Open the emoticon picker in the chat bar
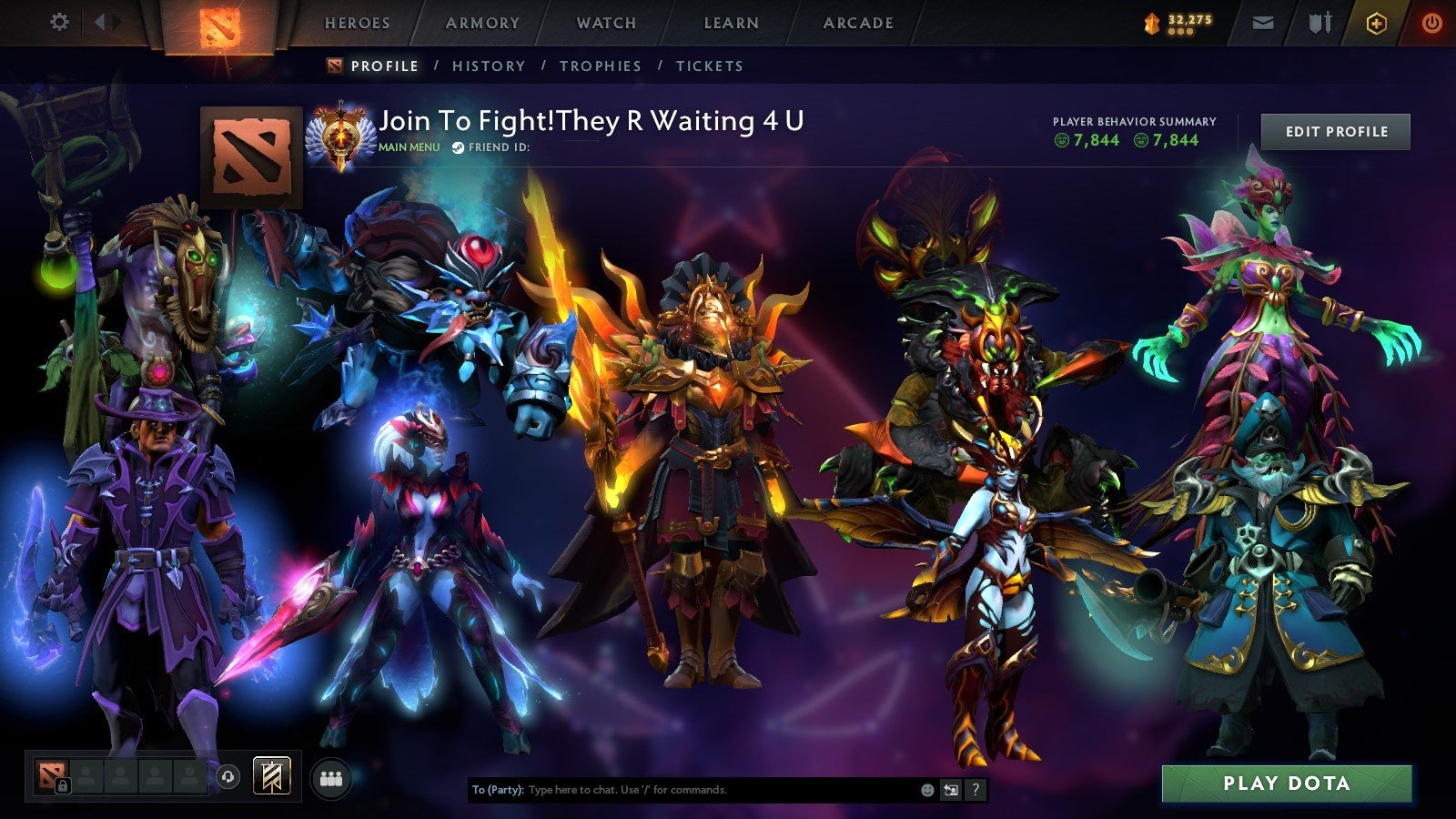This screenshot has width=1456, height=819. click(926, 790)
